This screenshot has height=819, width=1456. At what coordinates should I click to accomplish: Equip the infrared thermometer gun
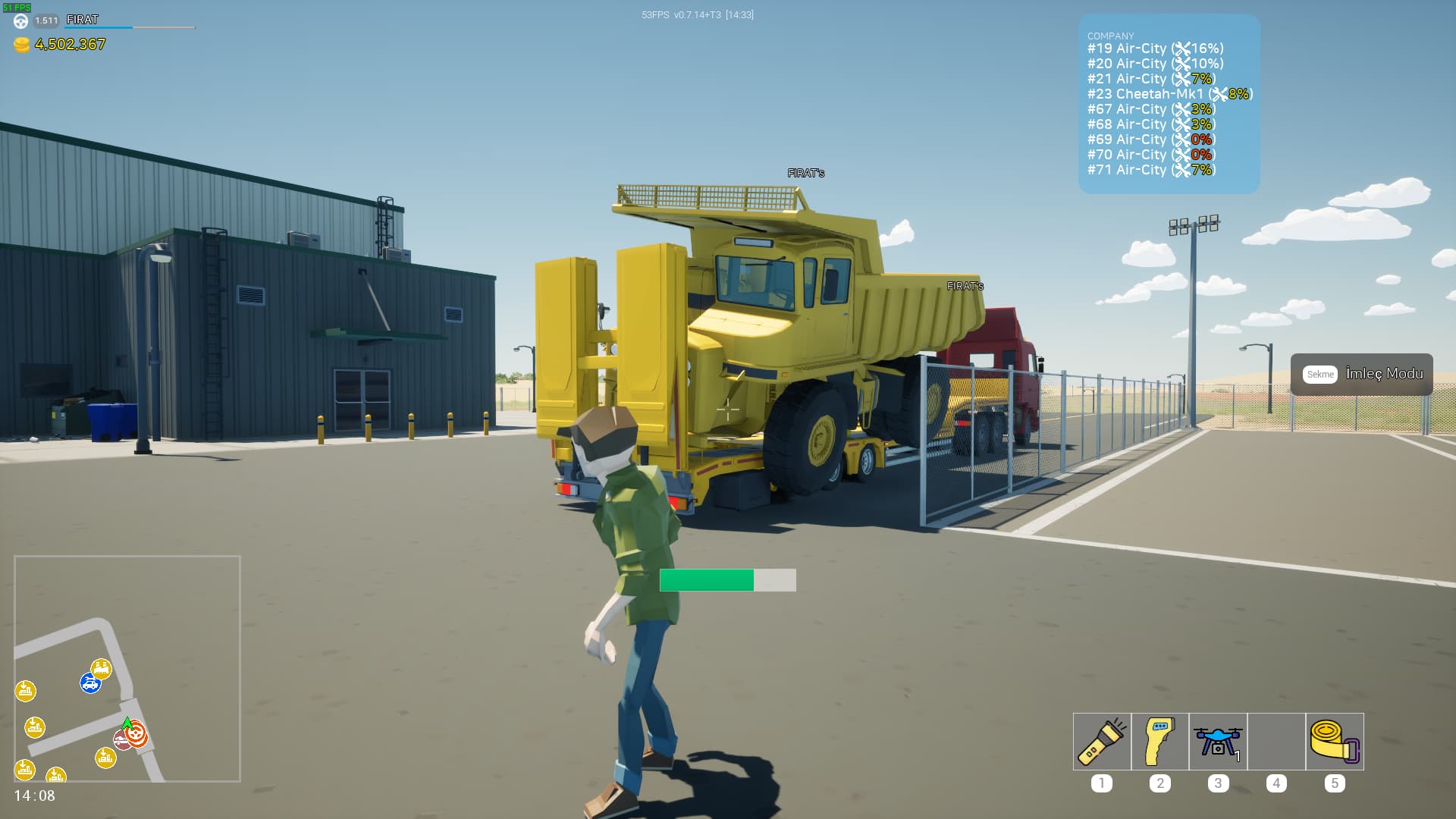tap(1160, 742)
